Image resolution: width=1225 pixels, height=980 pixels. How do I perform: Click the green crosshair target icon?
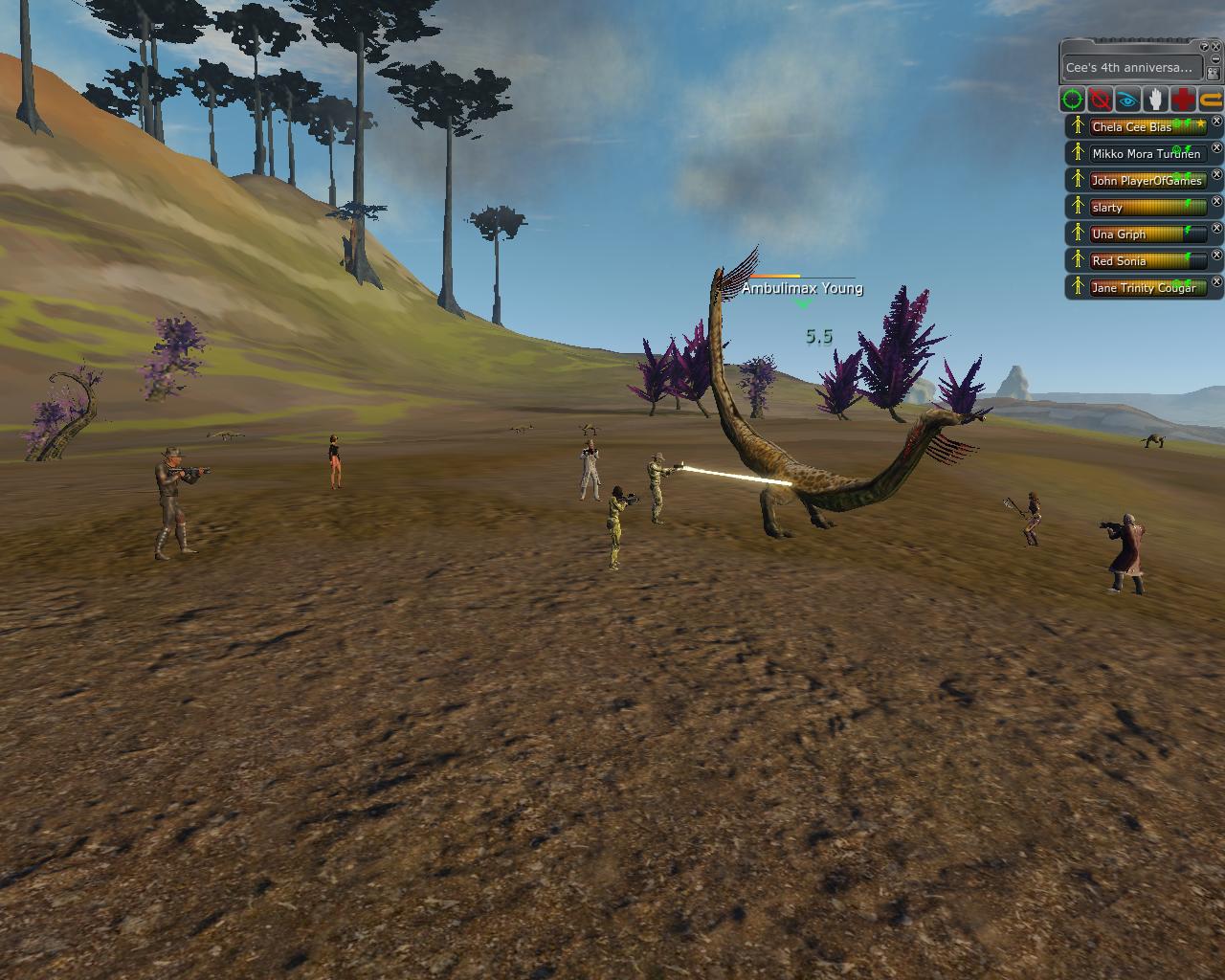click(x=1073, y=100)
